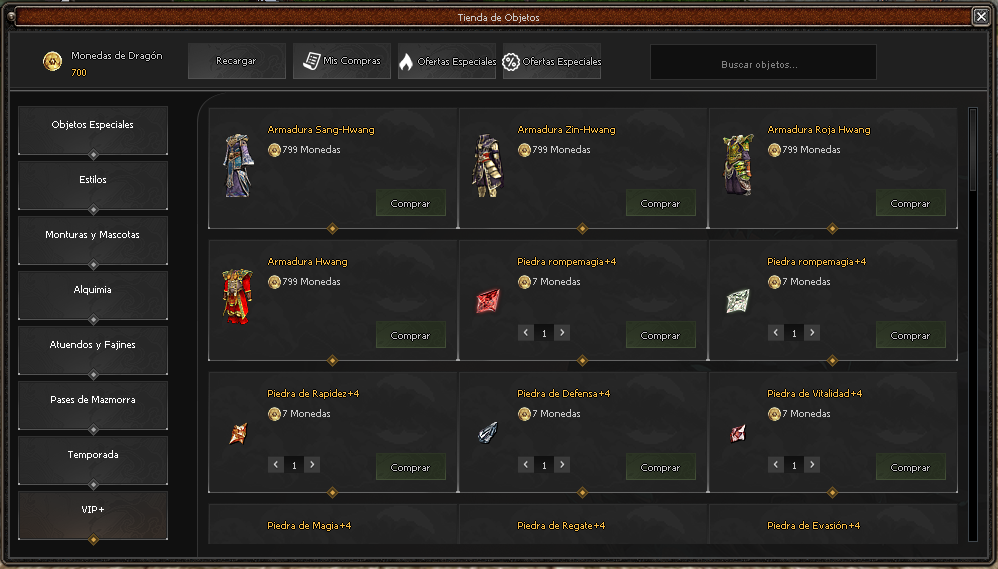Open the Recargar coin top-up
The height and width of the screenshot is (569, 998).
(x=237, y=61)
